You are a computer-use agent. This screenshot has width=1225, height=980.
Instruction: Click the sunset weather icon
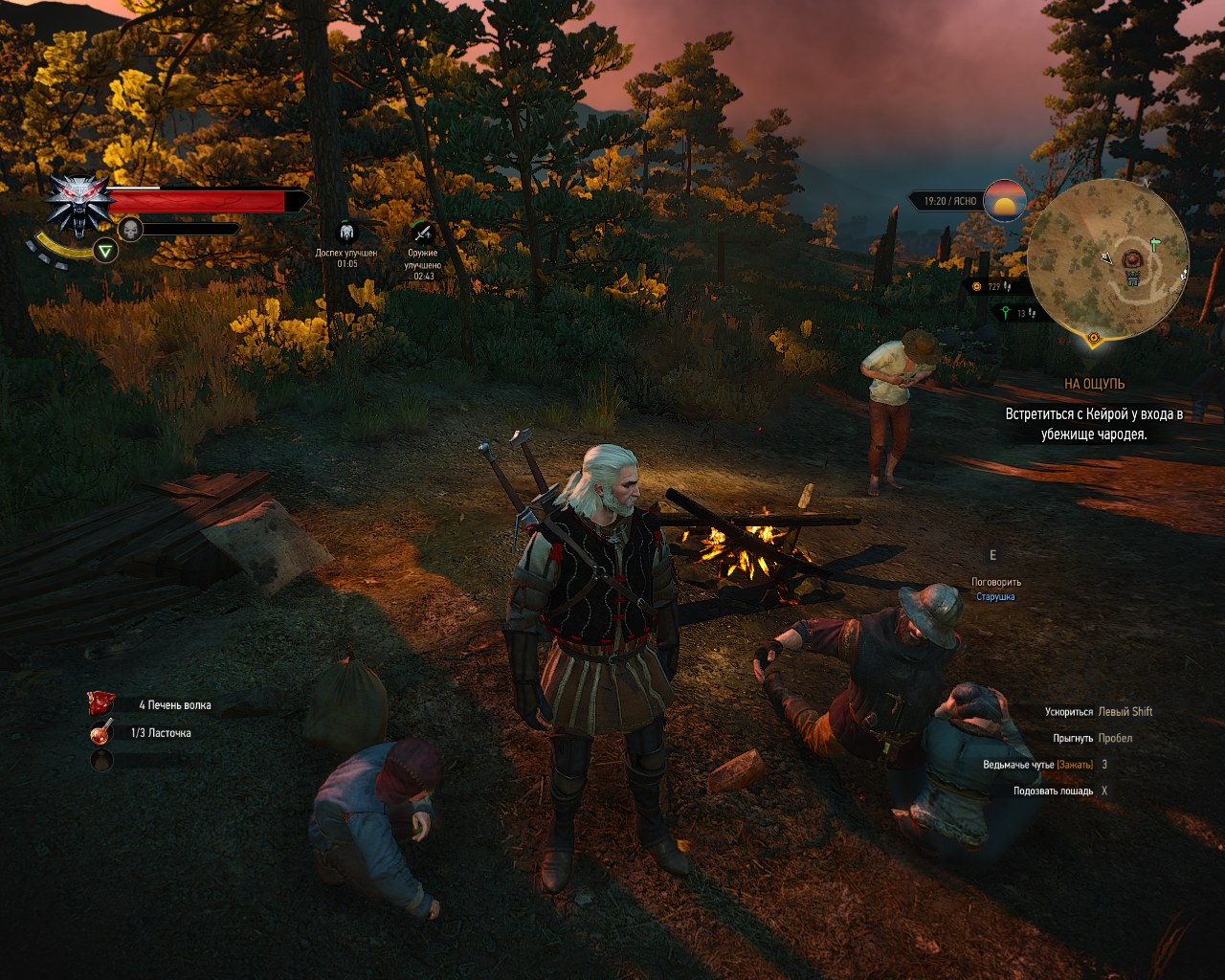[x=1005, y=201]
